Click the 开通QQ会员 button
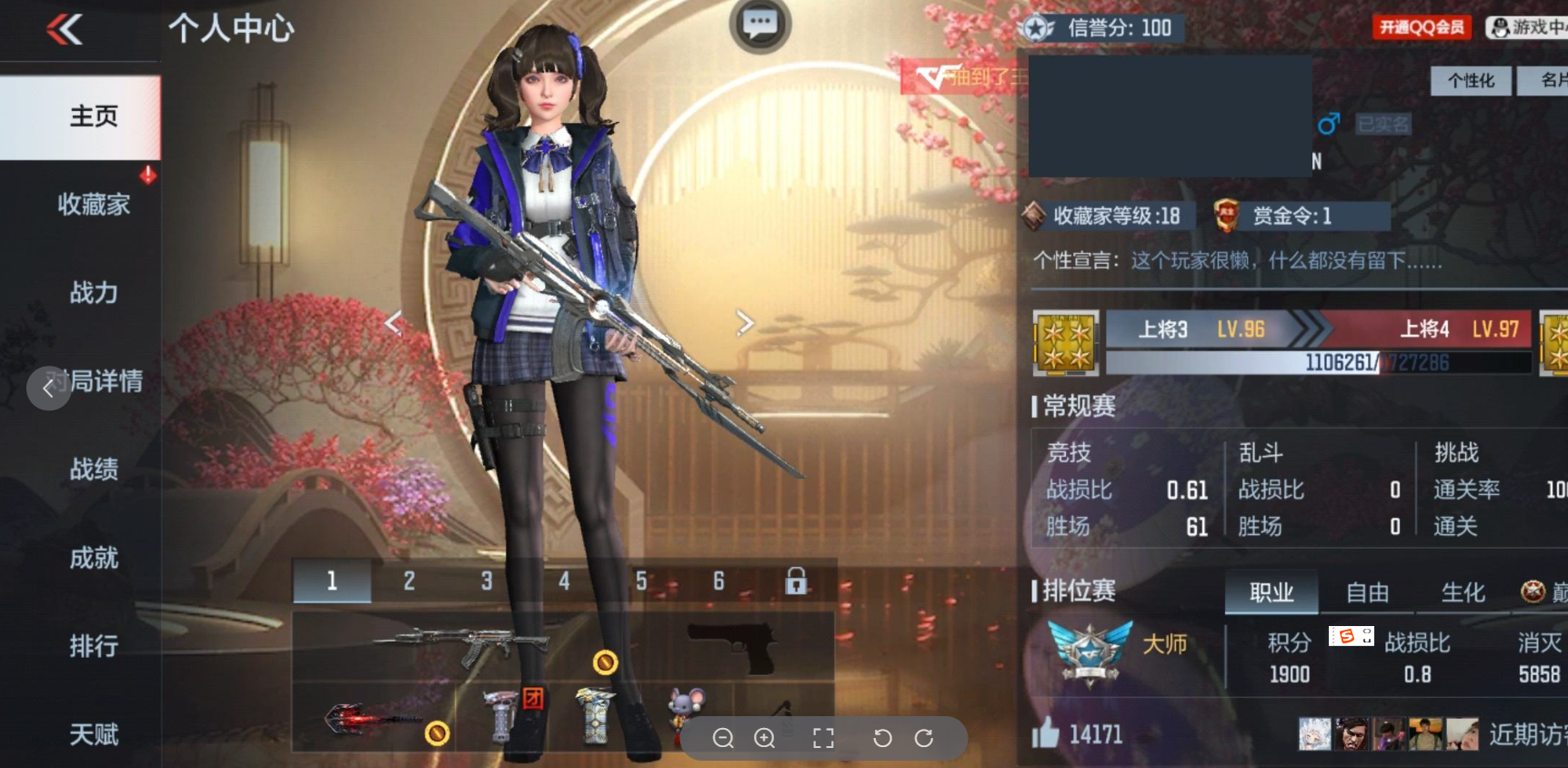Image resolution: width=1568 pixels, height=768 pixels. click(x=1422, y=27)
